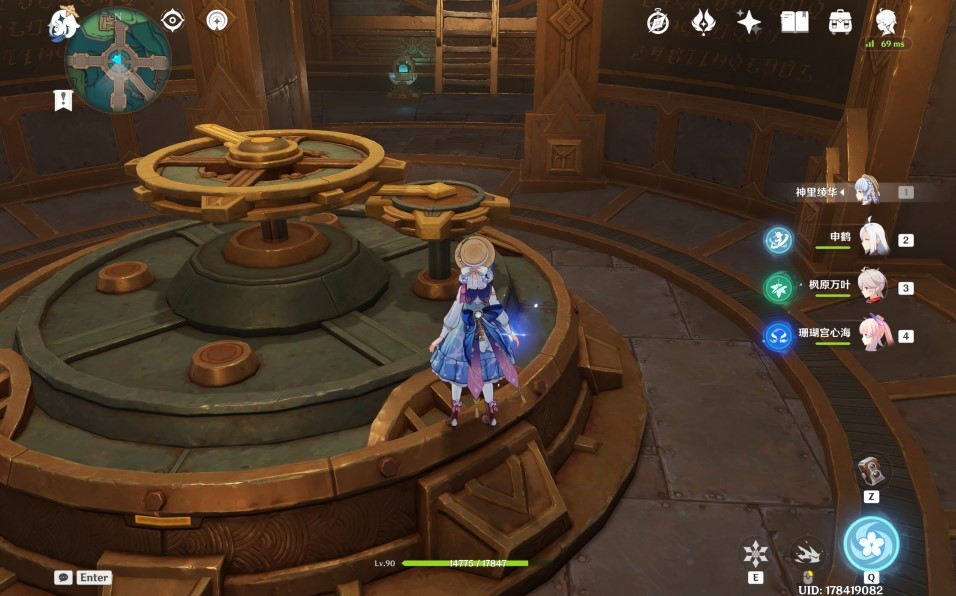Viewport: 956px width, 596px height.
Task: Open the Paimon main menu
Action: tap(64, 21)
